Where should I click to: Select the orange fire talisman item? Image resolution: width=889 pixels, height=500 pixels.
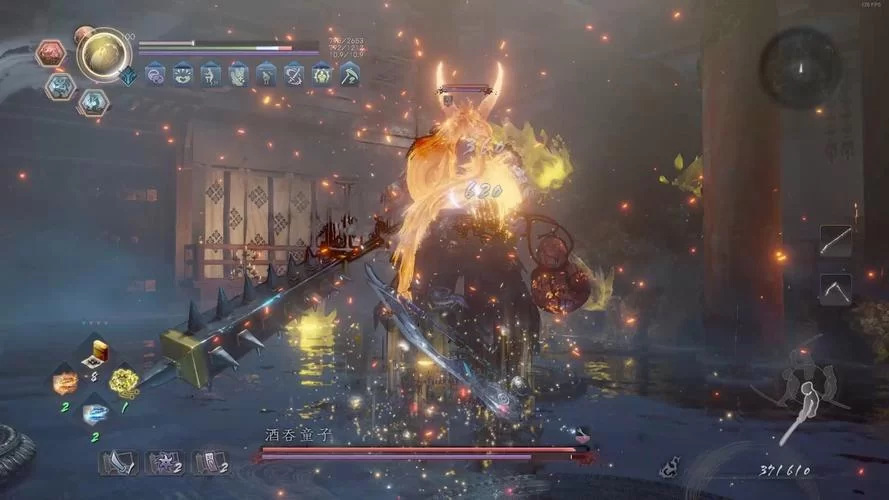(66, 381)
